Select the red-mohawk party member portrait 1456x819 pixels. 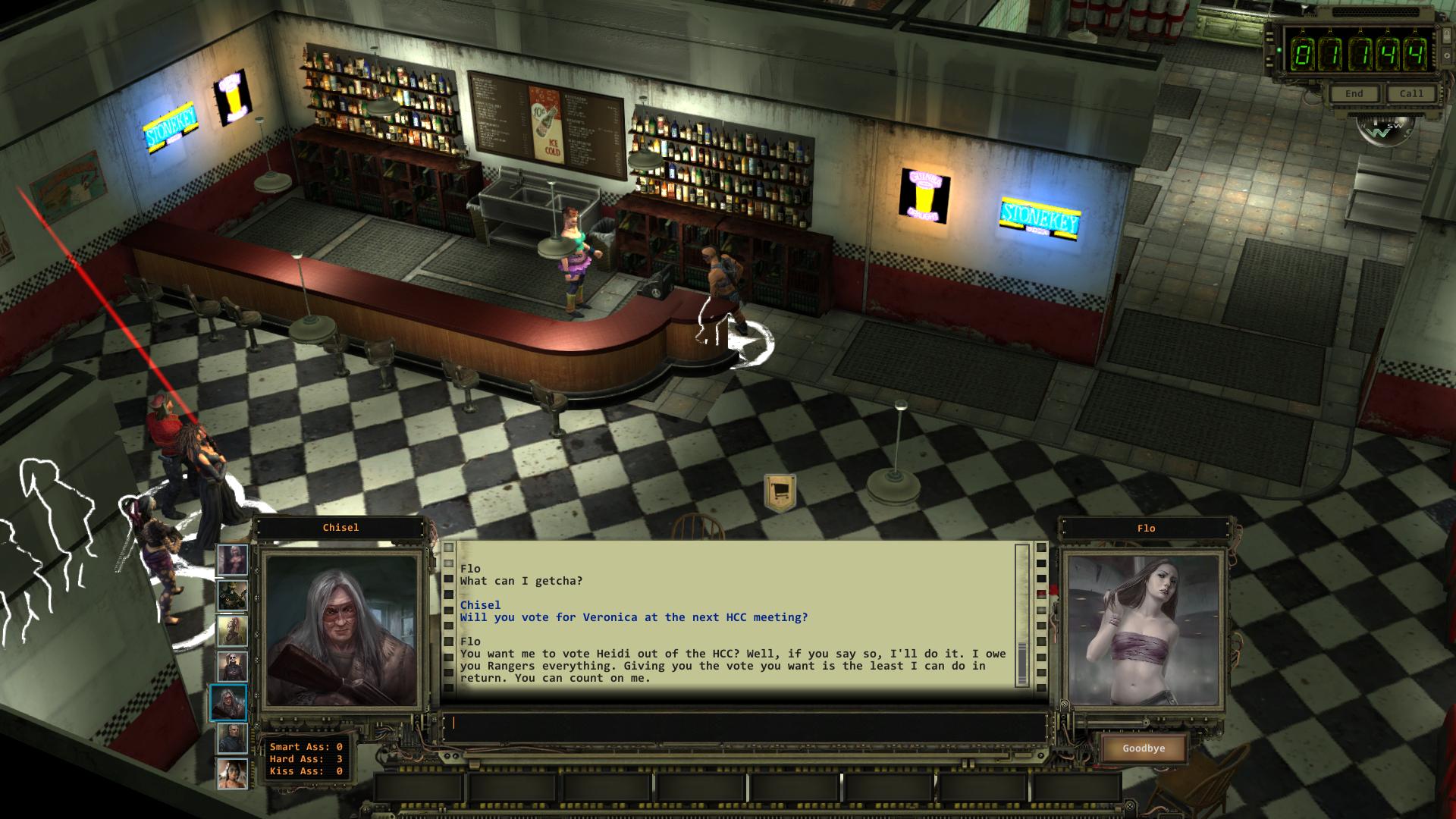click(232, 631)
